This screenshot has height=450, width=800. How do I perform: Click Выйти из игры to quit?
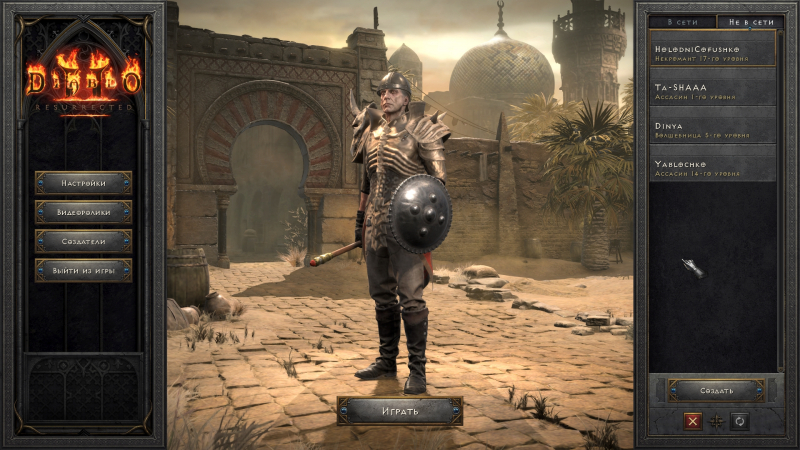pyautogui.click(x=84, y=270)
